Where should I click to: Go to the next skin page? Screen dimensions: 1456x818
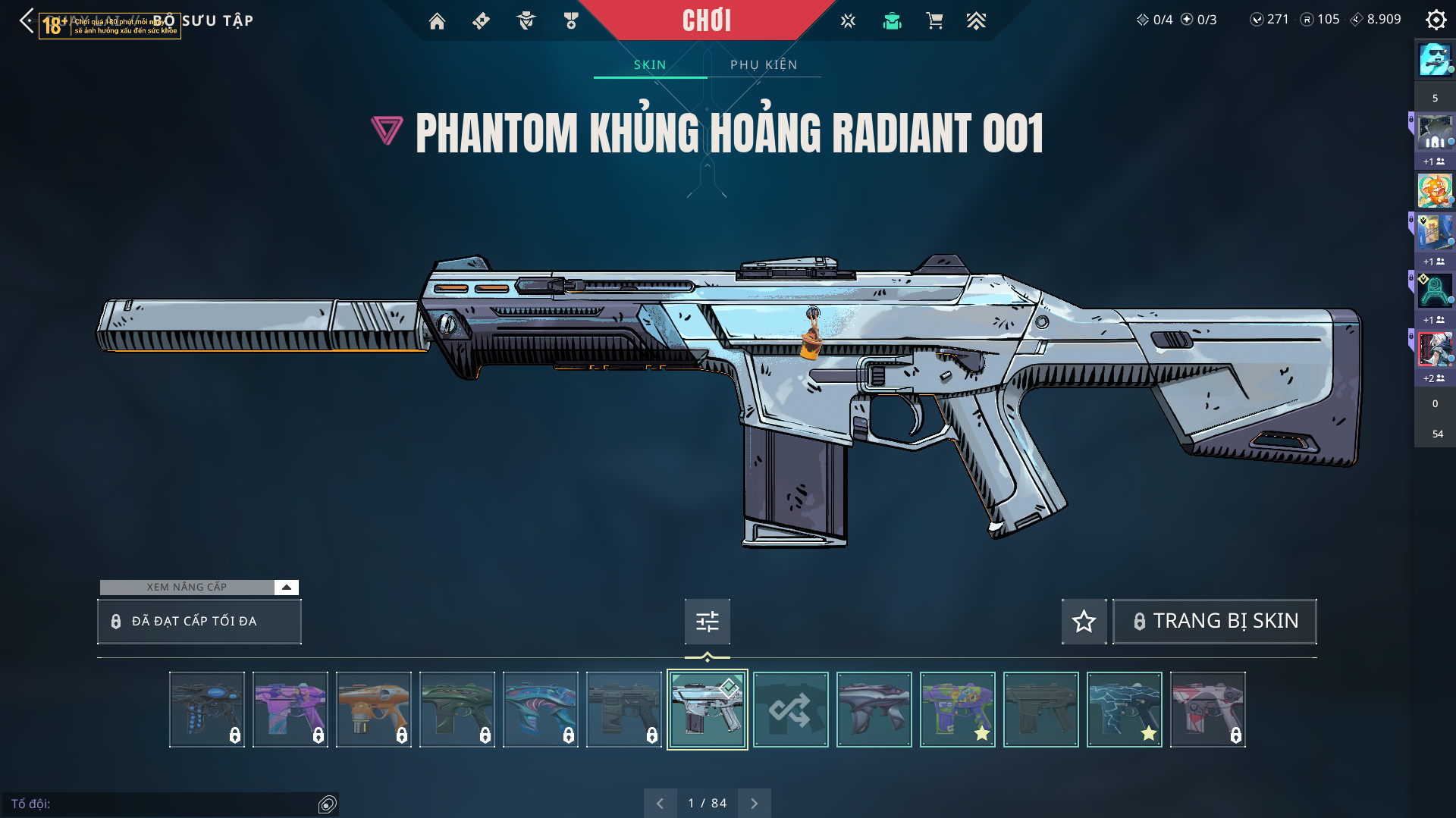pyautogui.click(x=754, y=804)
